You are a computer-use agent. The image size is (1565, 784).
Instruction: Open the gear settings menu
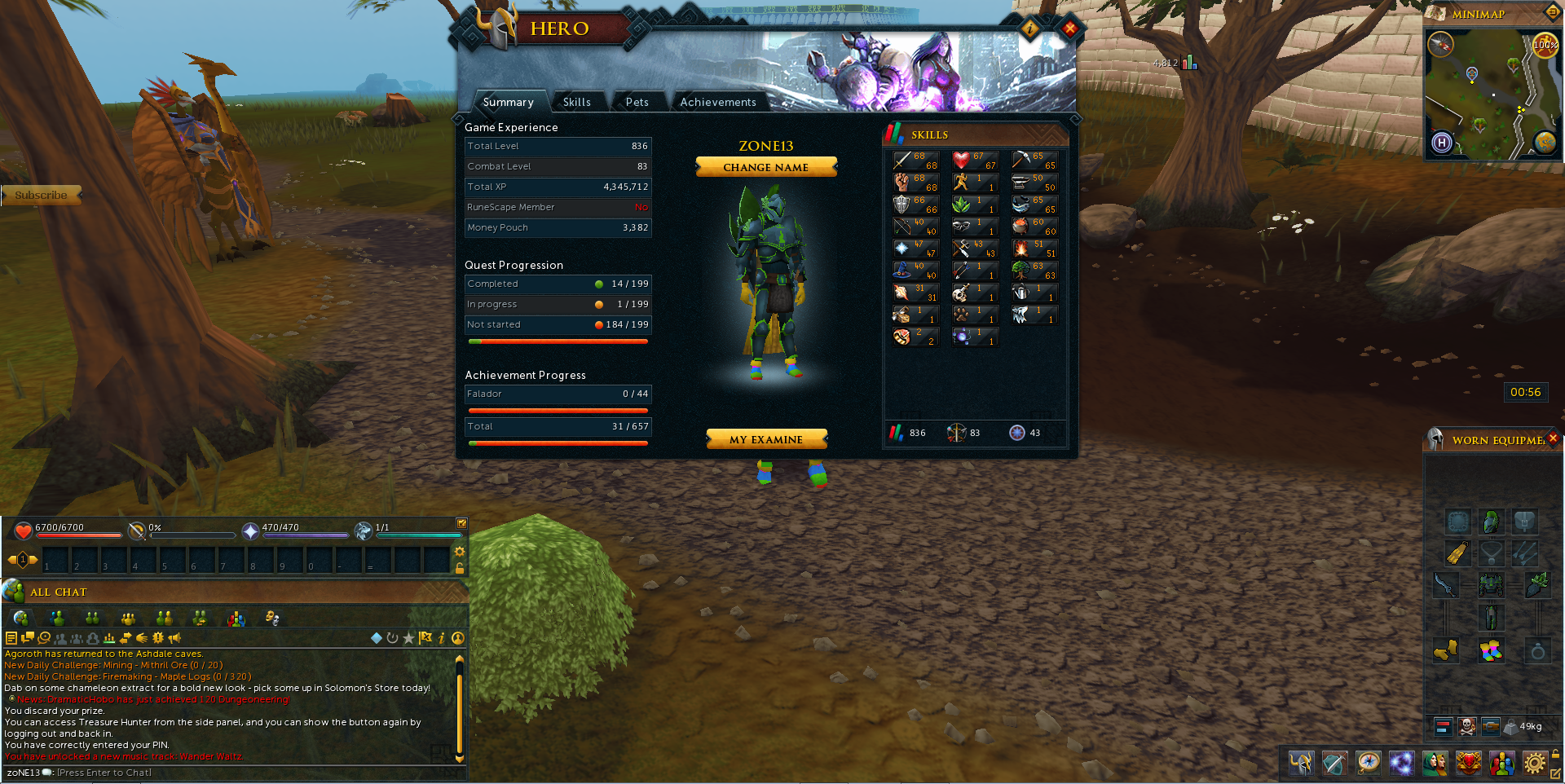1534,764
